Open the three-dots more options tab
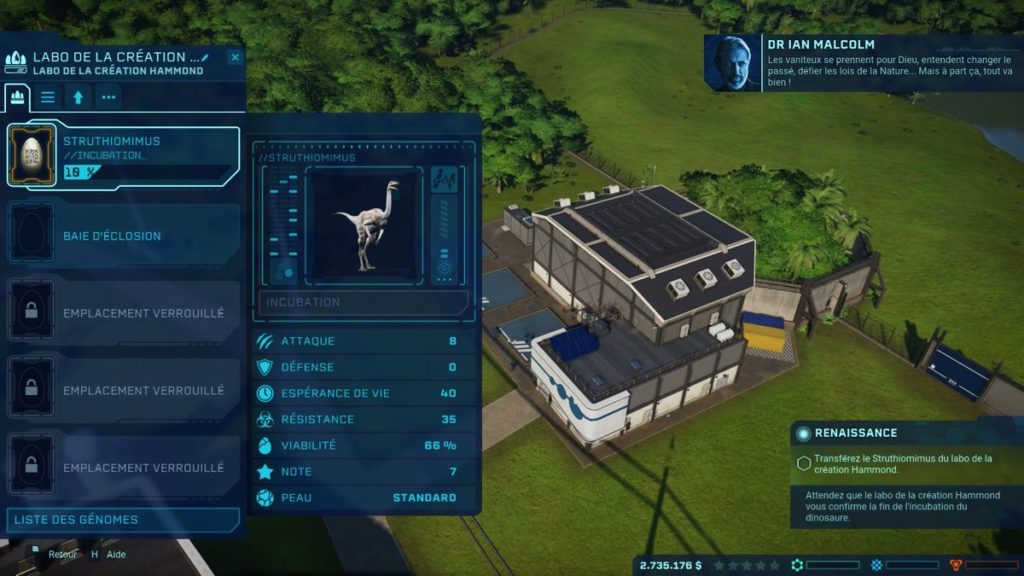The height and width of the screenshot is (576, 1024). pyautogui.click(x=108, y=97)
